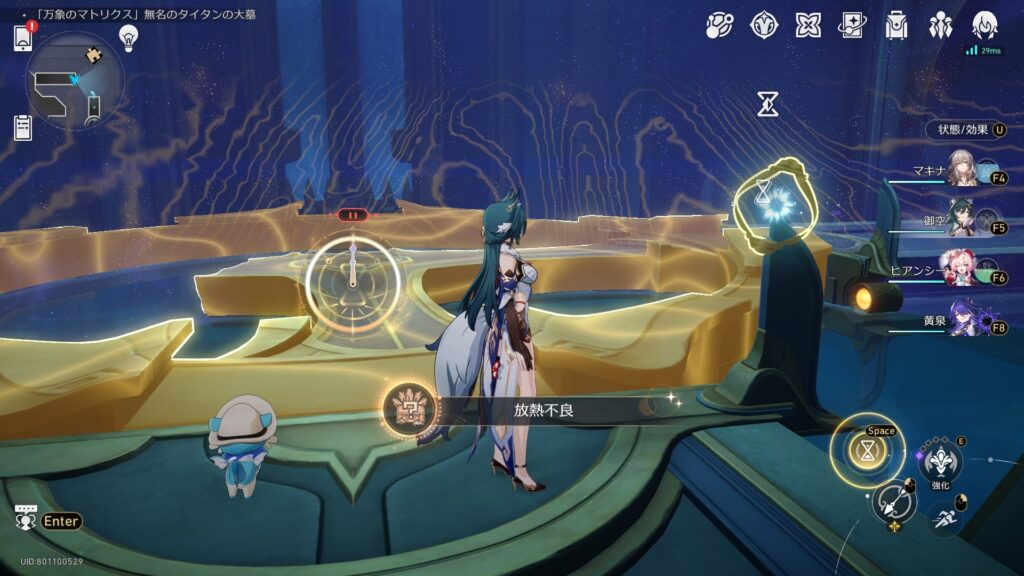This screenshot has height=576, width=1024.
Task: Open the character head profile icon
Action: (985, 25)
